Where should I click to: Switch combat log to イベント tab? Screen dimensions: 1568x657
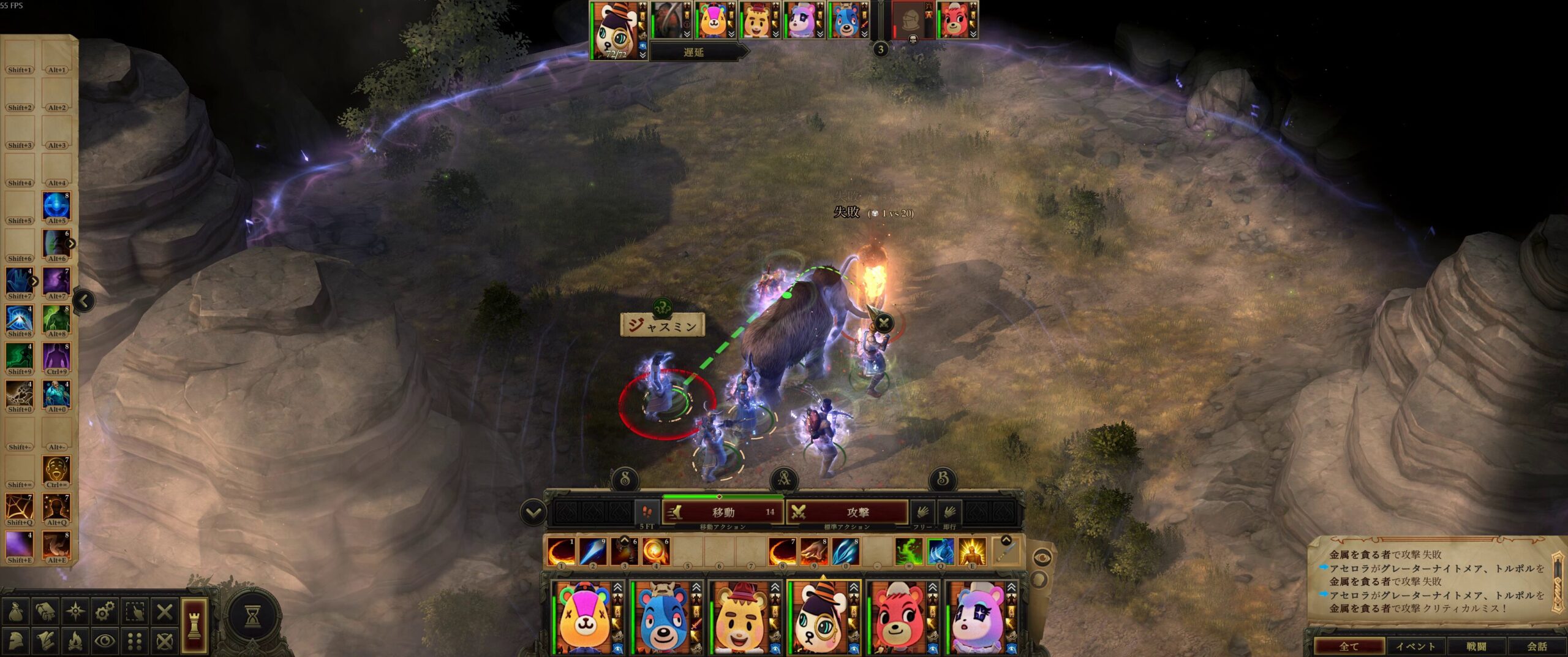(1415, 646)
